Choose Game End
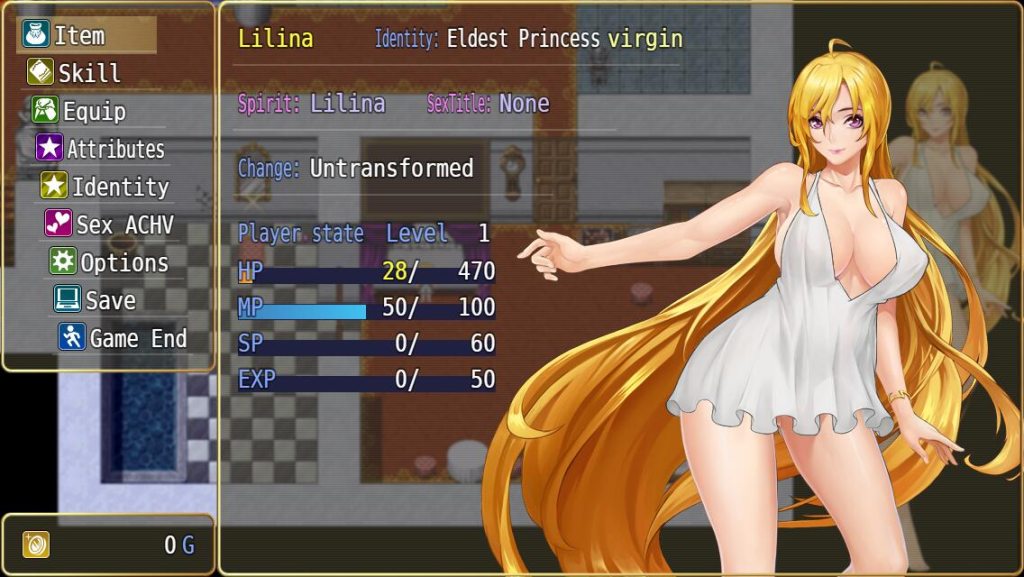The height and width of the screenshot is (577, 1024). (137, 339)
